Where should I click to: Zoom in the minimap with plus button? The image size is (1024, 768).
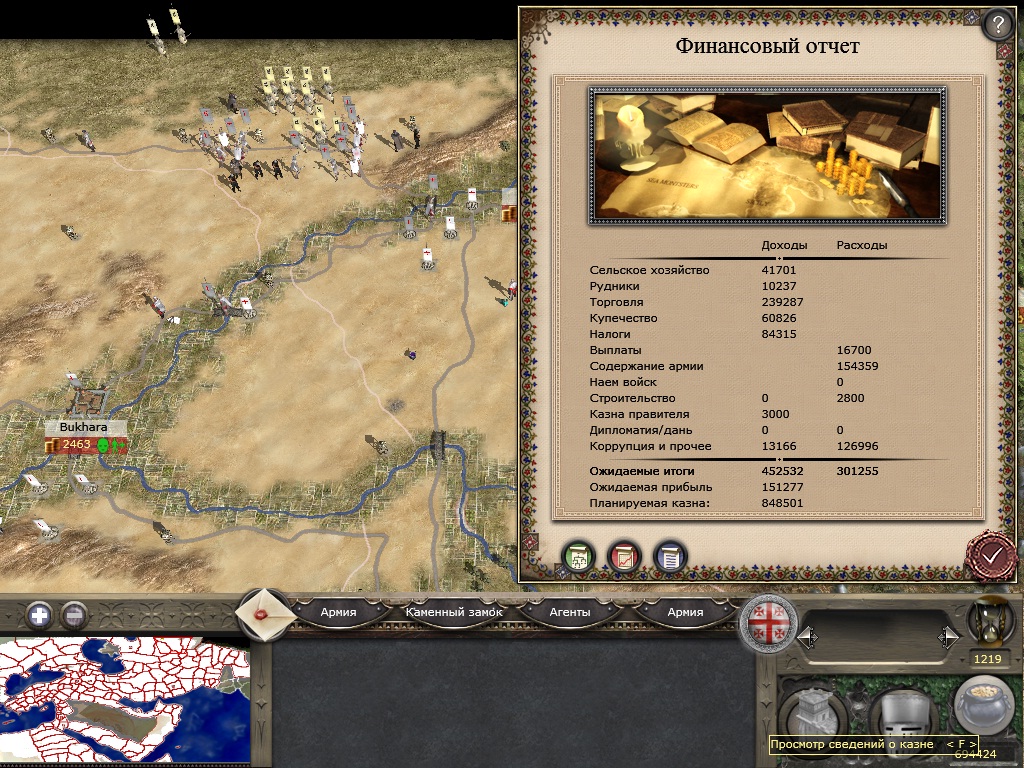(x=39, y=614)
